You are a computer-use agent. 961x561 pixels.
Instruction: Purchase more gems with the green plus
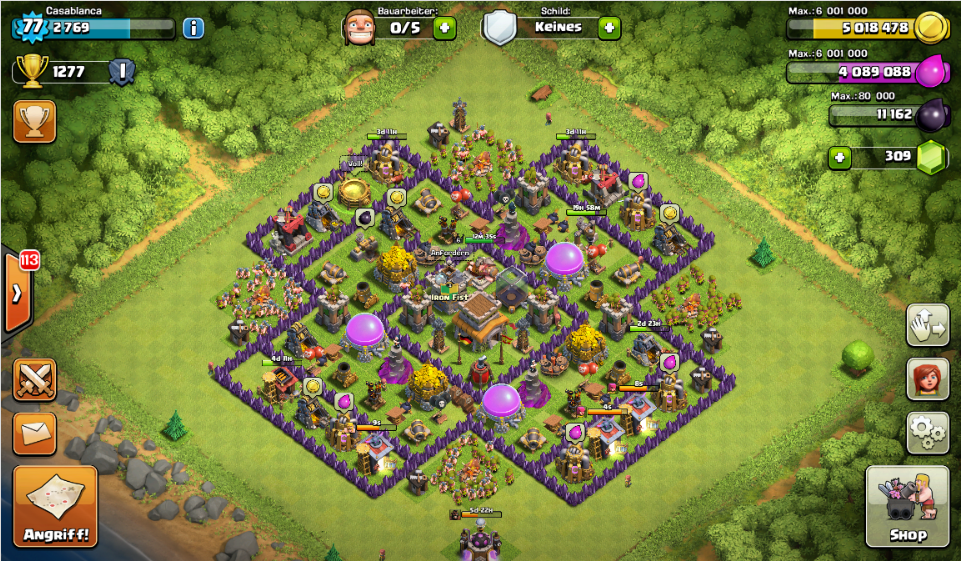840,158
